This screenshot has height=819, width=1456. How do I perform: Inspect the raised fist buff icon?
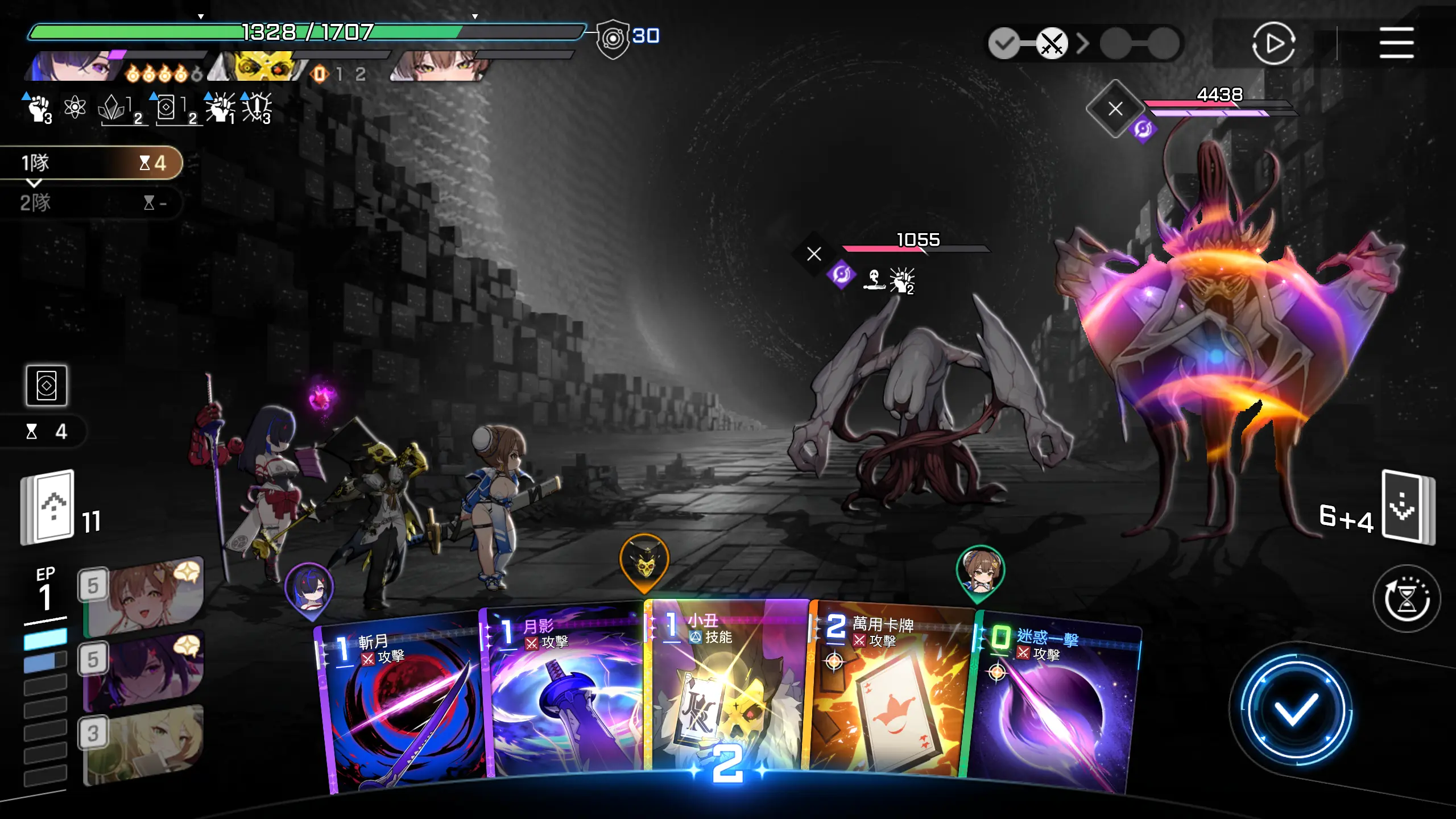click(39, 108)
